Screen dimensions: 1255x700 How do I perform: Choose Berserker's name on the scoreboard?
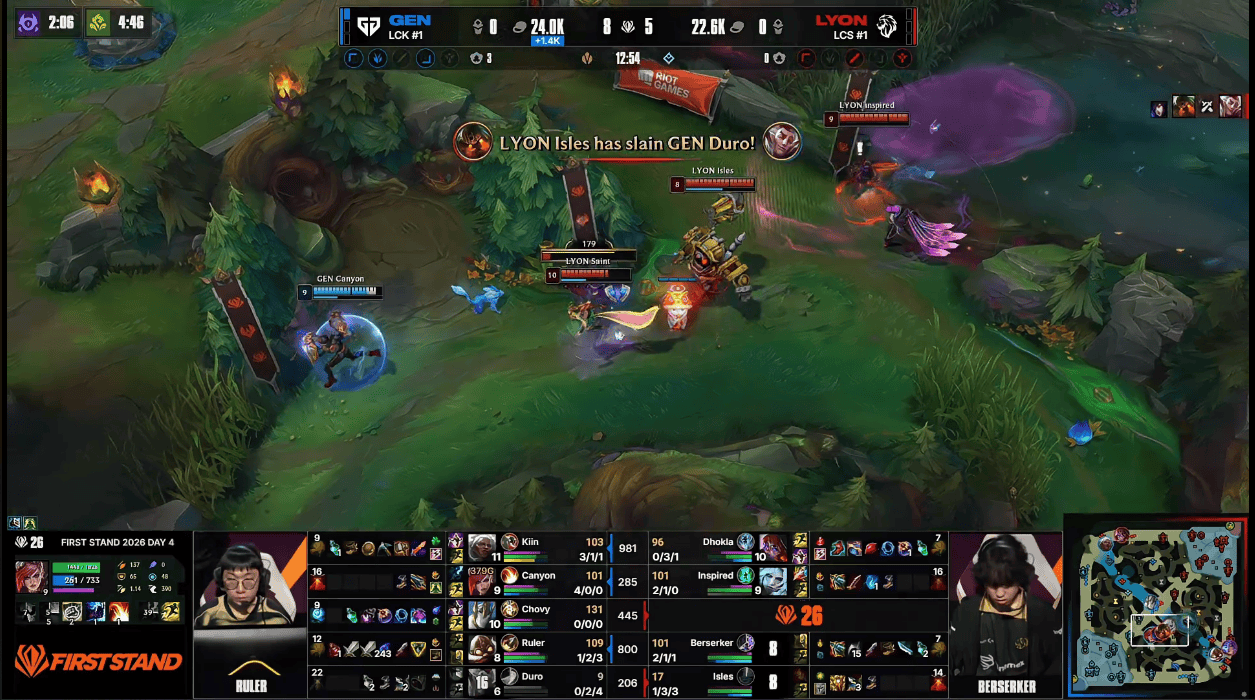[x=711, y=643]
